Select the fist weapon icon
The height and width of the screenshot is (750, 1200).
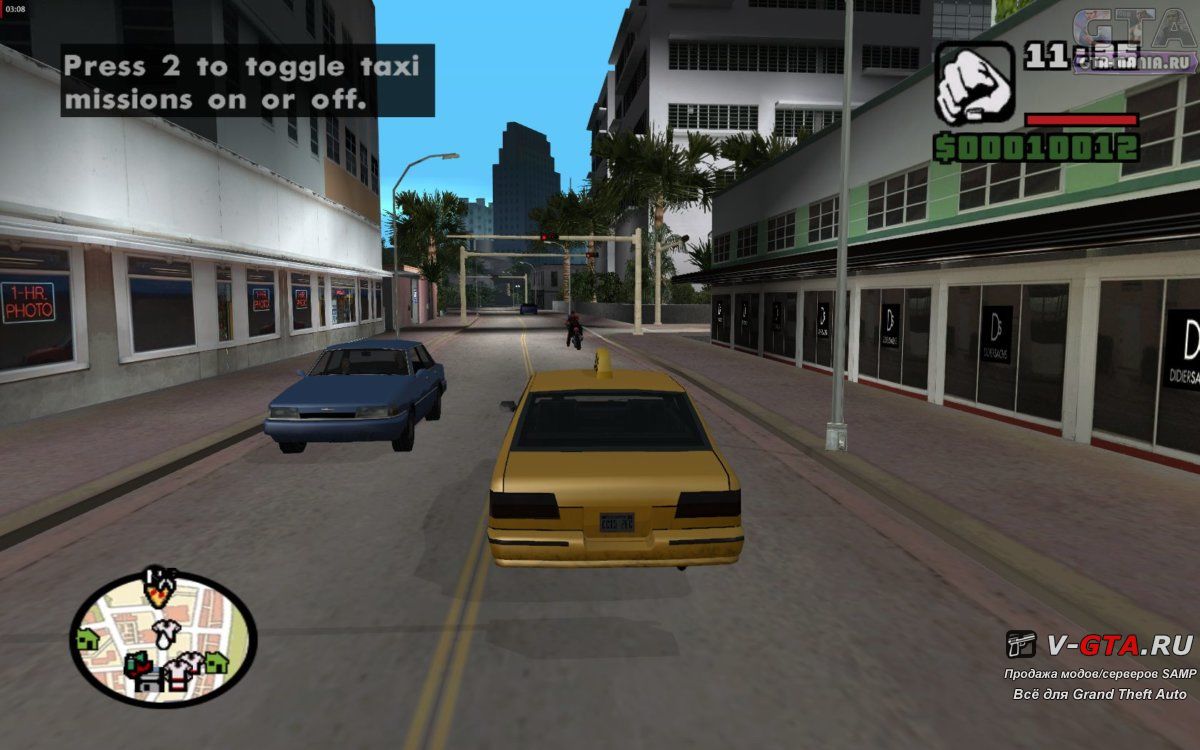tap(967, 84)
